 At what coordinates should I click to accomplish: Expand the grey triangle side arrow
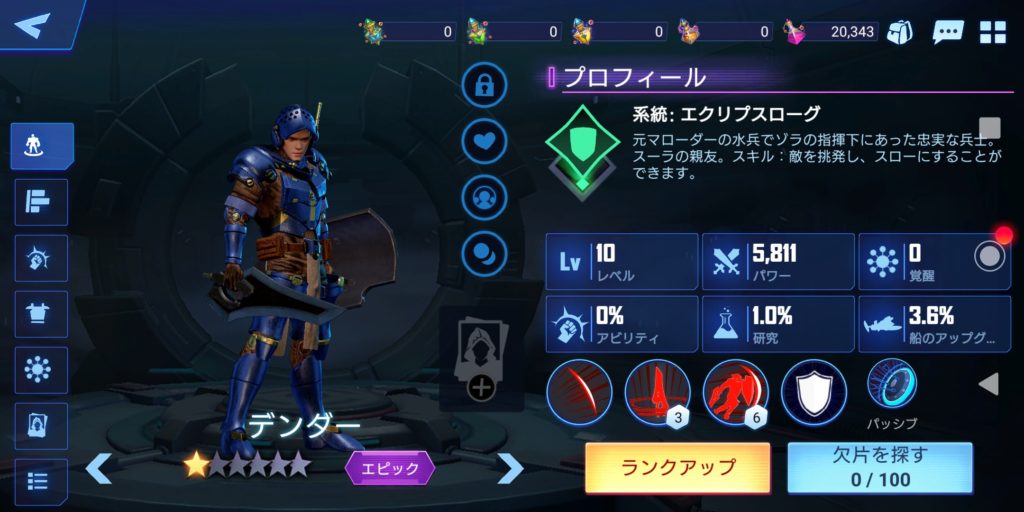tap(988, 384)
